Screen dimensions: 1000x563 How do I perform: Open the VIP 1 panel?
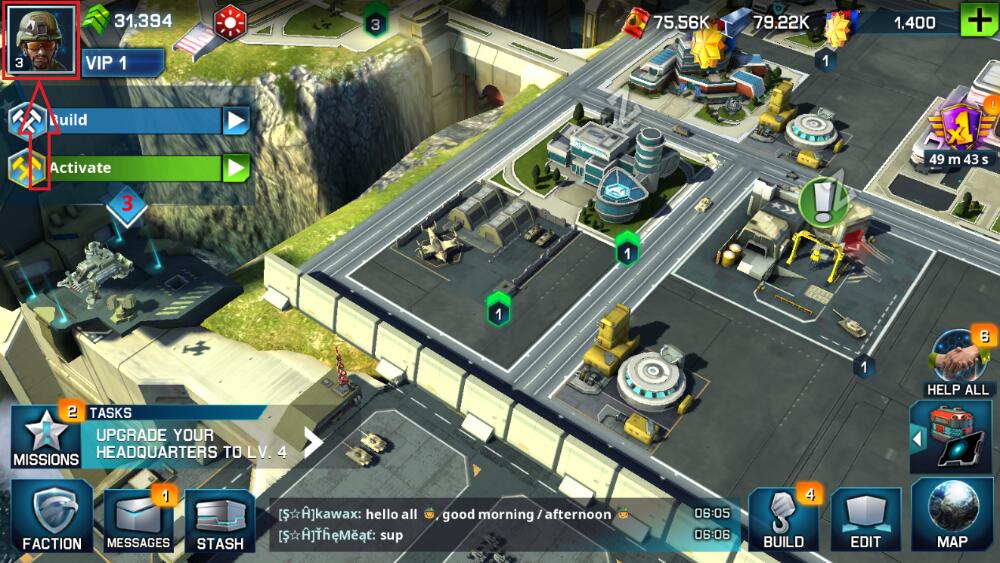coord(122,63)
